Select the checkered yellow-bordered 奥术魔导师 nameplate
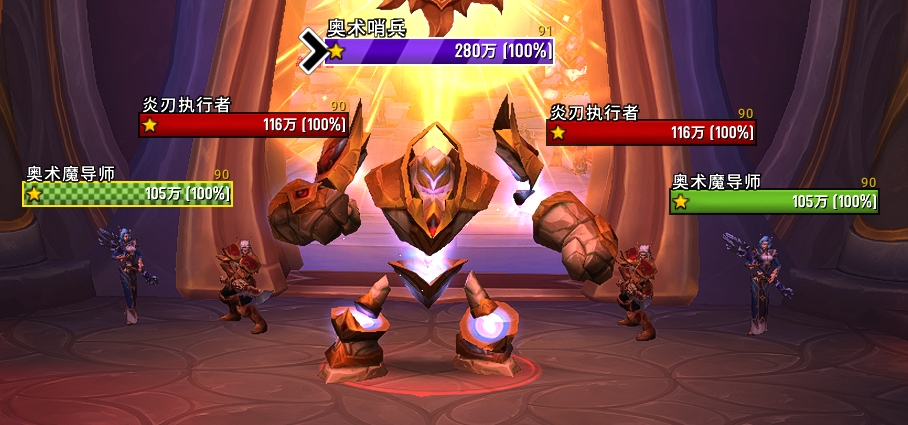 pos(128,194)
